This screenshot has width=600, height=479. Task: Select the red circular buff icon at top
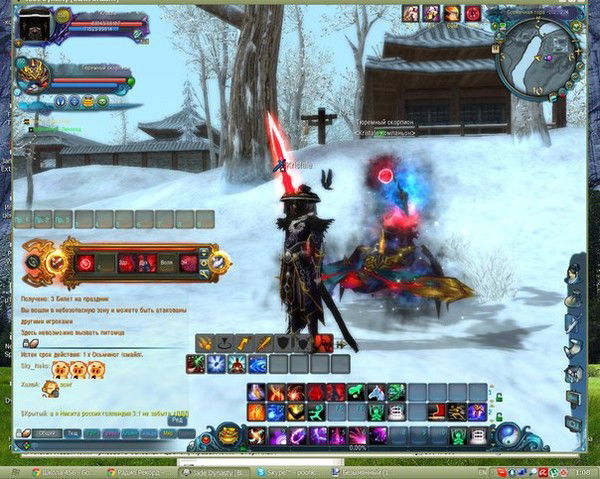473,13
